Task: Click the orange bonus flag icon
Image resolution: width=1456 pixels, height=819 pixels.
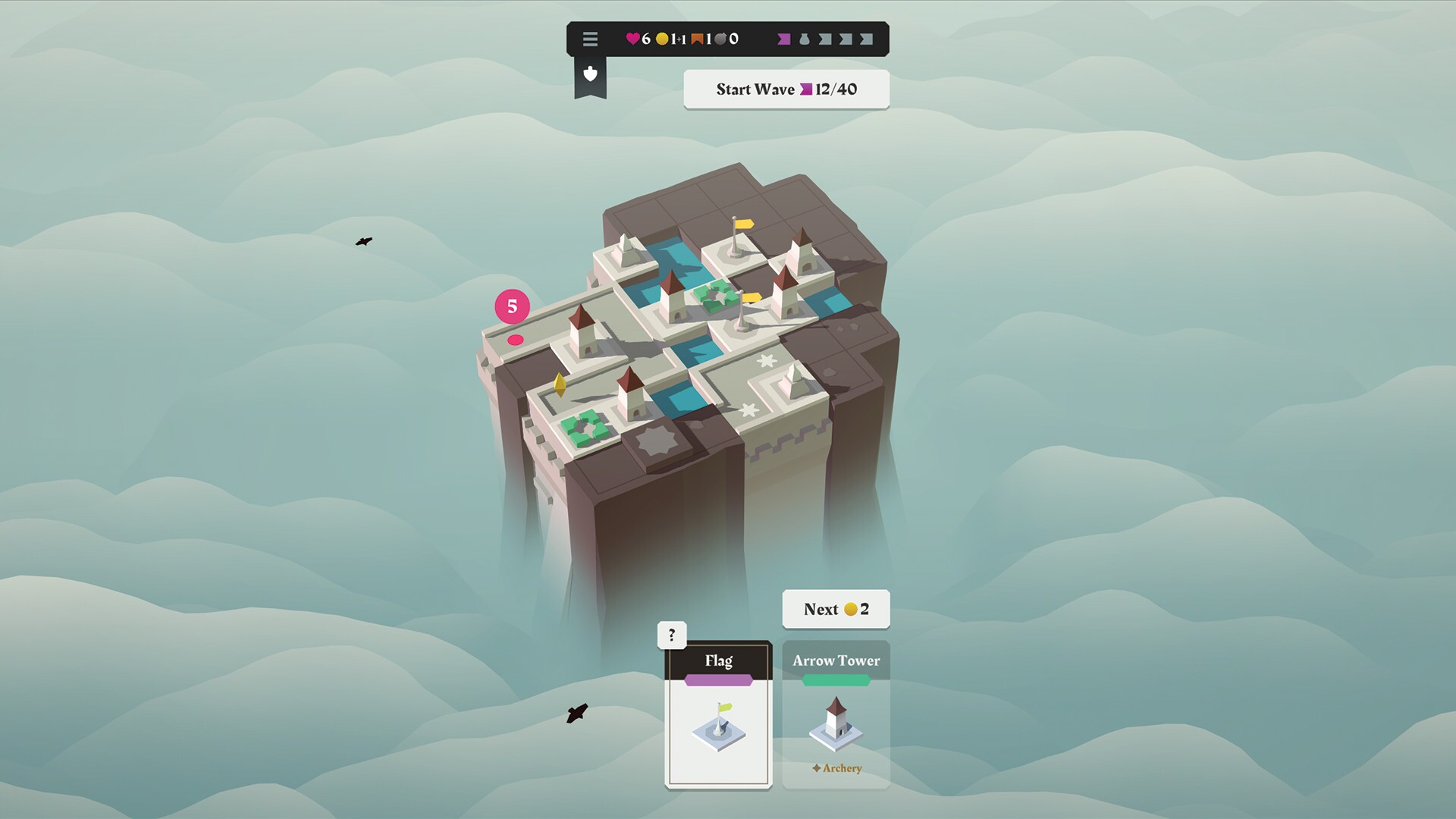Action: tap(698, 39)
